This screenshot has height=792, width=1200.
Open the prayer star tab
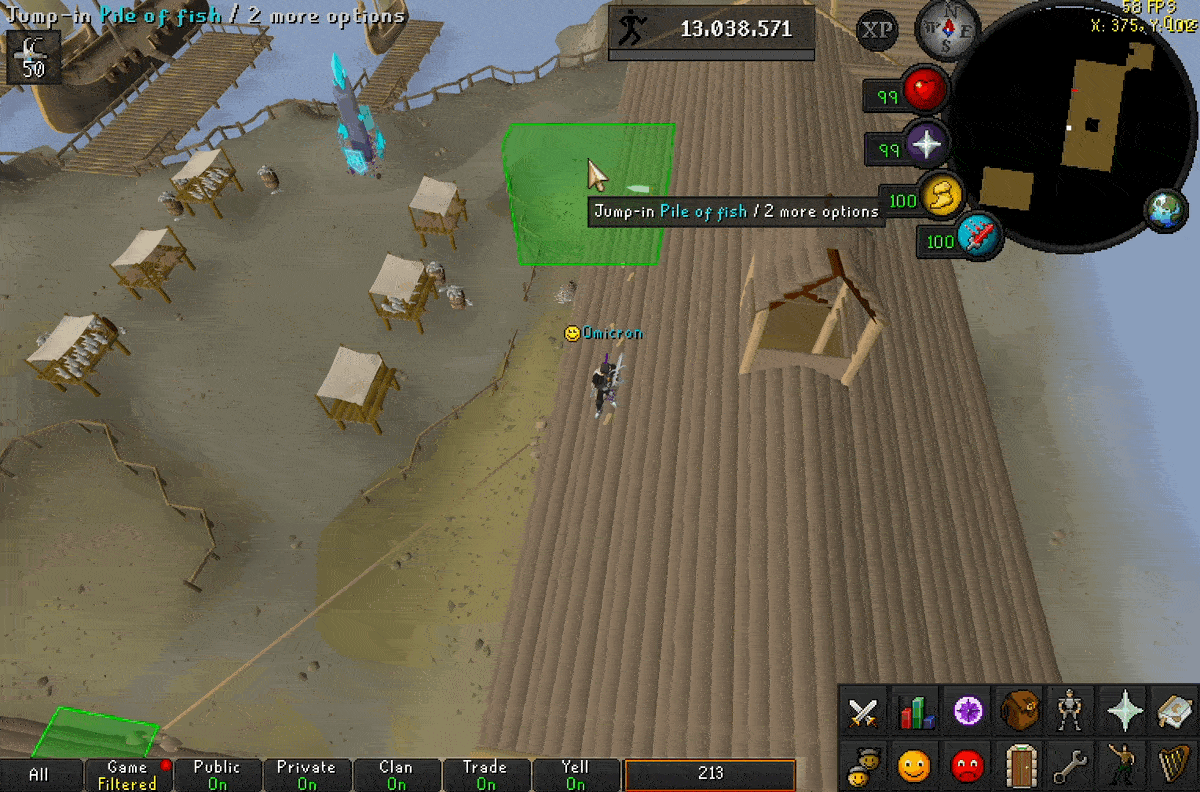1125,712
